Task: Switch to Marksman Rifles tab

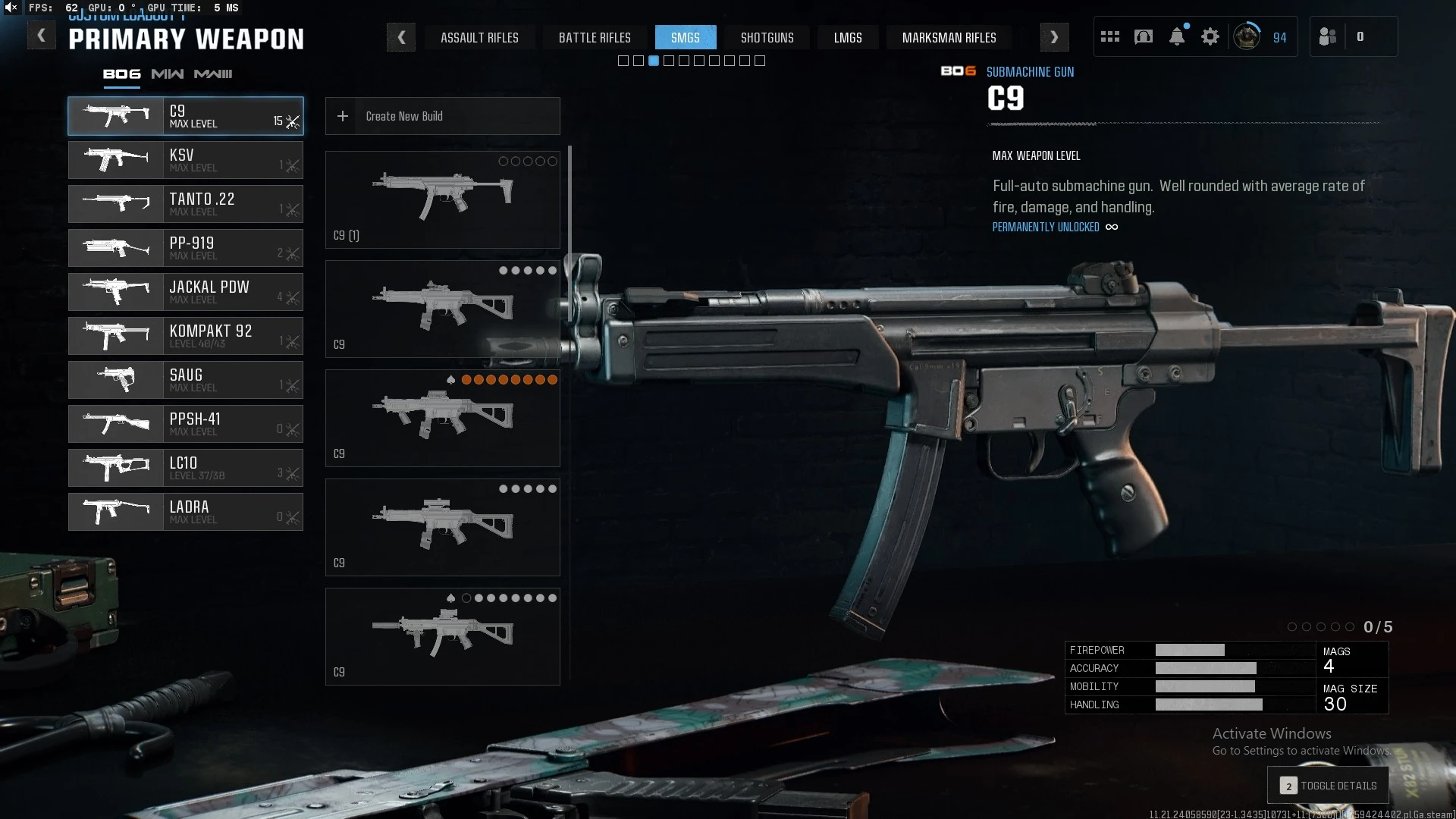Action: click(949, 37)
